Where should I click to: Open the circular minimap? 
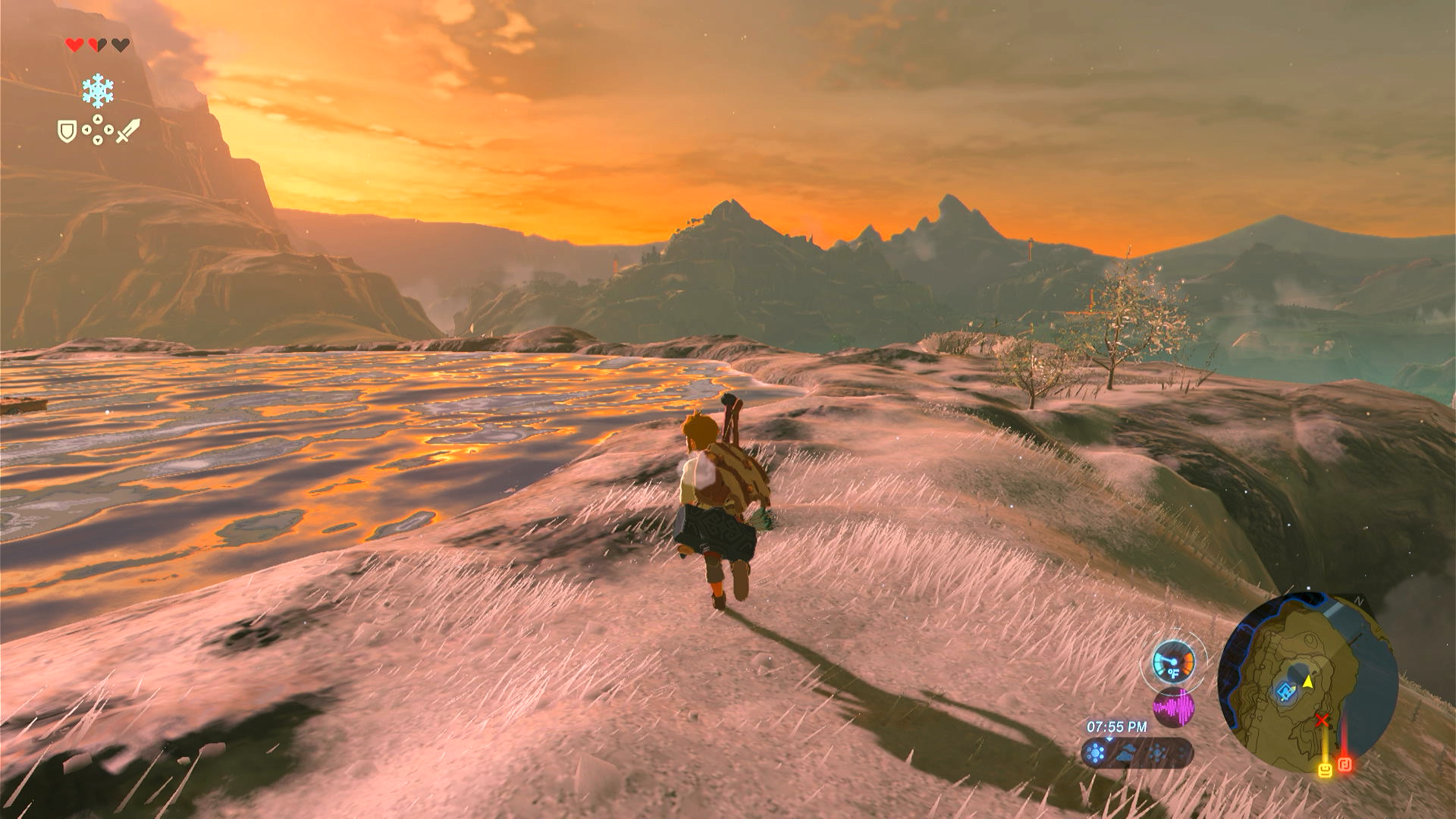coord(1307,682)
